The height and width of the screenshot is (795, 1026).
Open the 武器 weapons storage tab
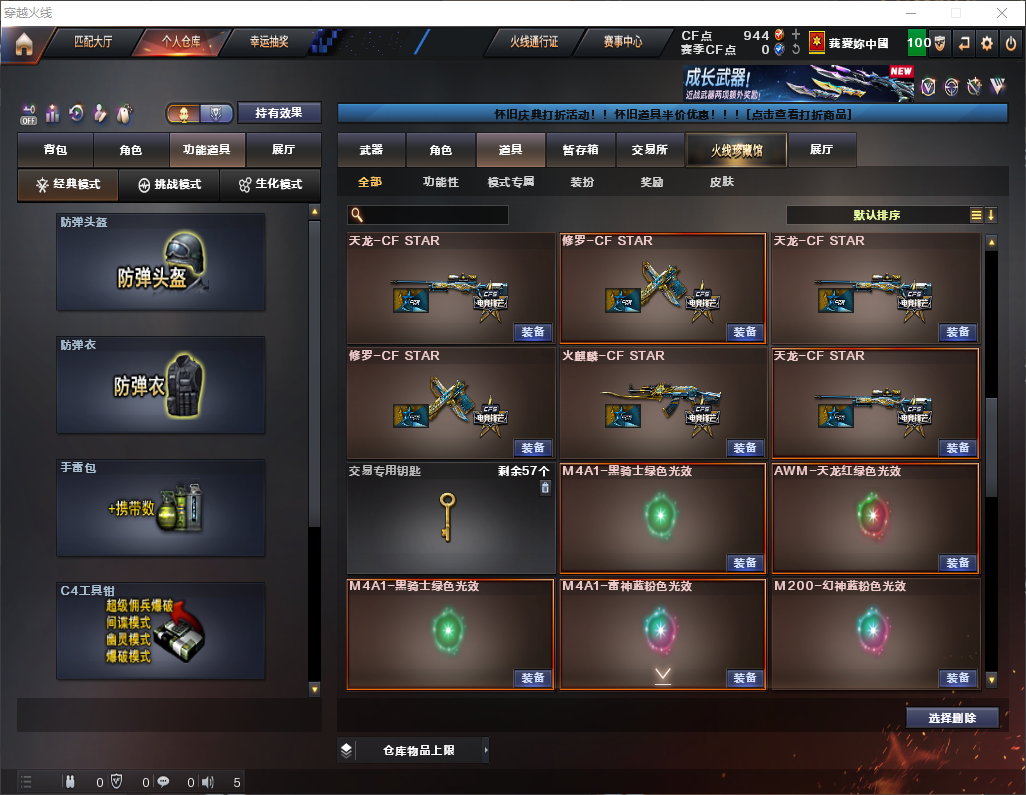[x=371, y=150]
